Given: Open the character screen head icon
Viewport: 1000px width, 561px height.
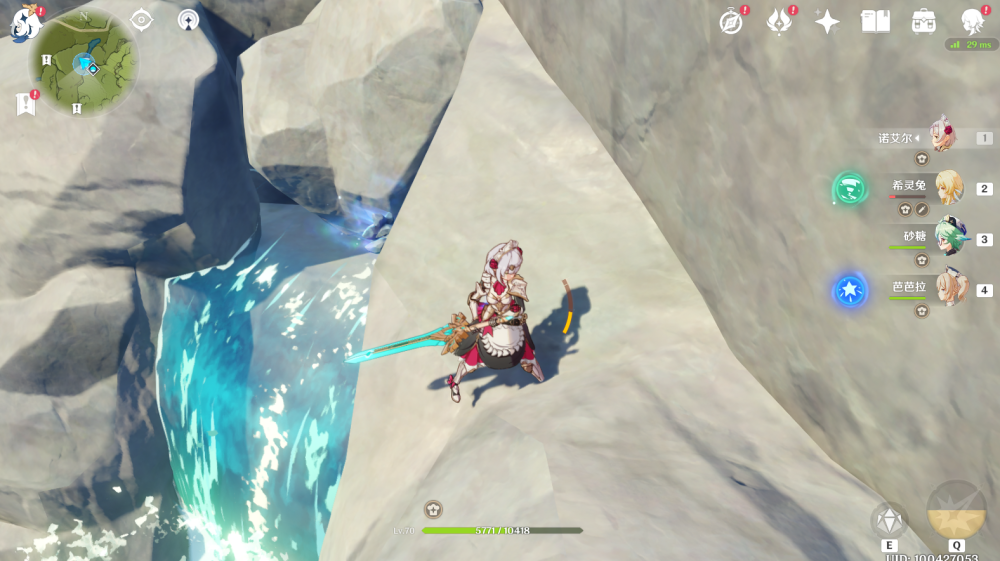Looking at the screenshot, I should coord(971,22).
